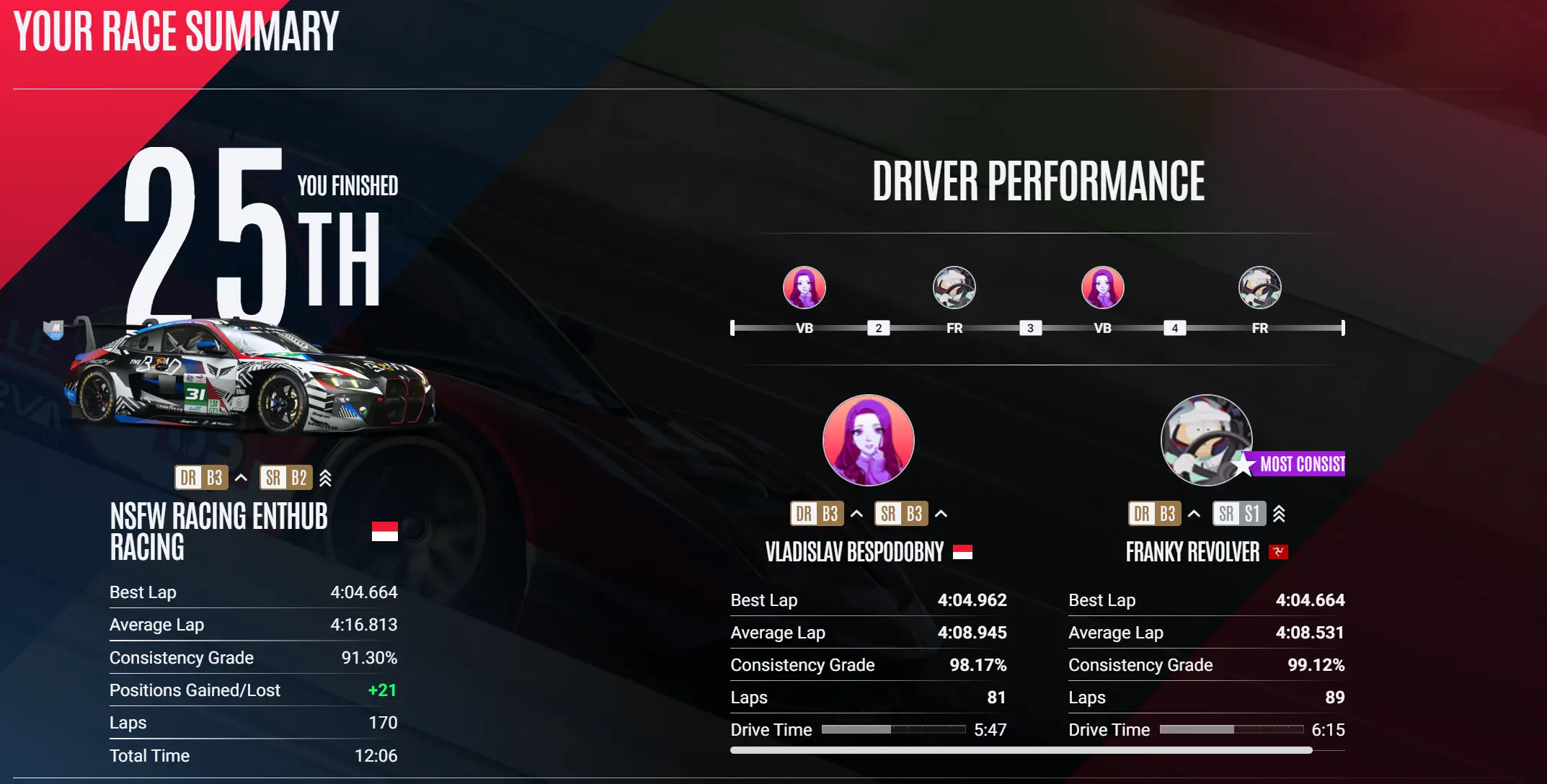1547x784 pixels.
Task: Click Franky Revolver's SR S1 rating badge
Action: [x=1238, y=514]
